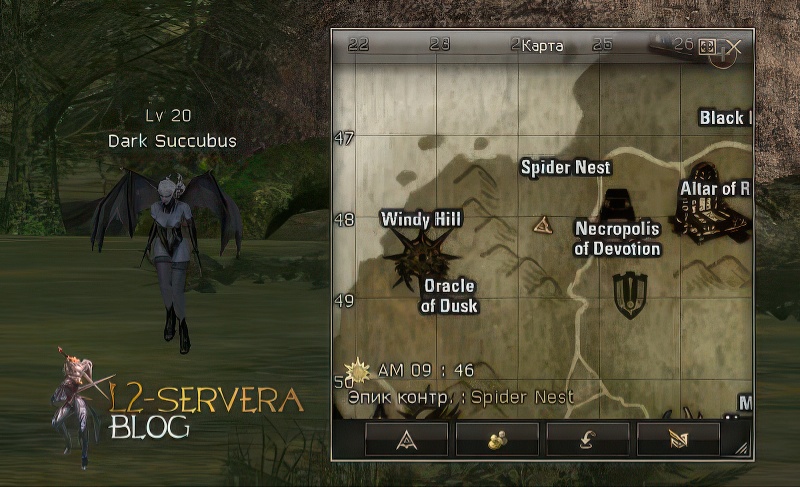This screenshot has width=800, height=487.
Task: Close the map window
Action: pyautogui.click(x=734, y=47)
